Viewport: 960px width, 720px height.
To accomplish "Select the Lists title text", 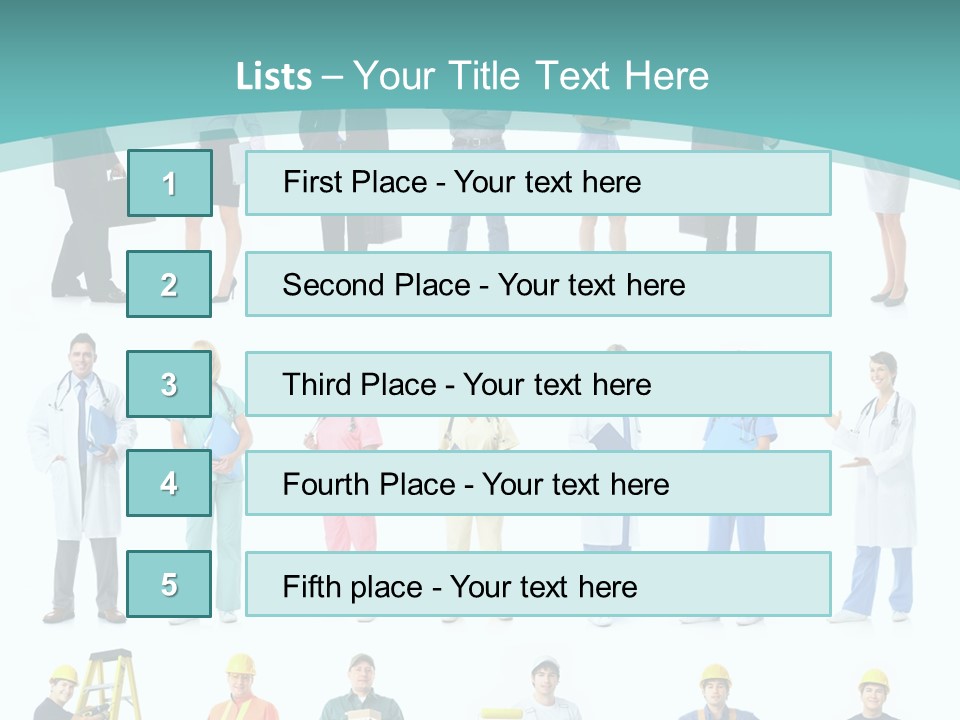I will pyautogui.click(x=472, y=76).
